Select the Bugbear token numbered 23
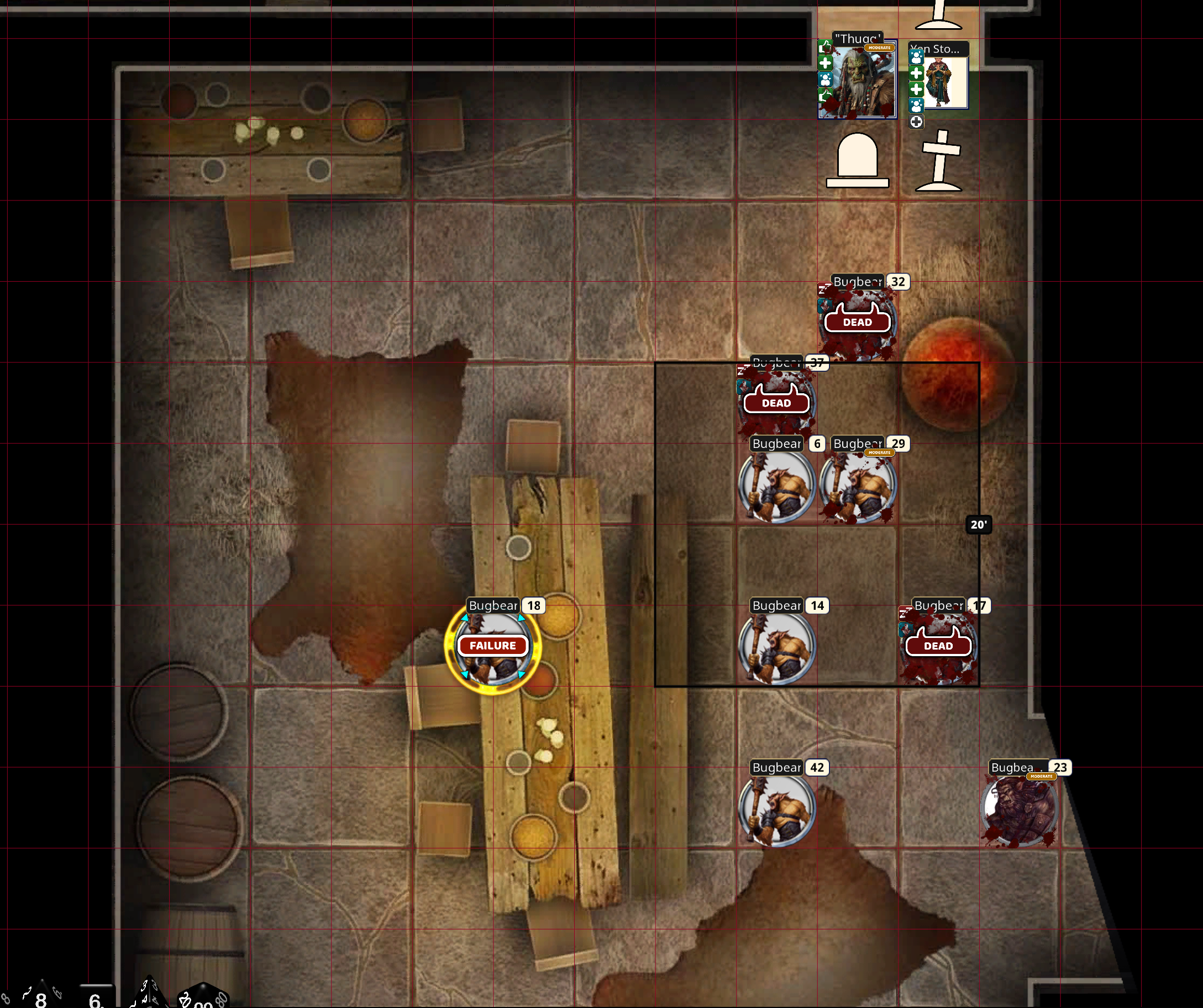The height and width of the screenshot is (1008, 1203). pyautogui.click(x=1020, y=810)
